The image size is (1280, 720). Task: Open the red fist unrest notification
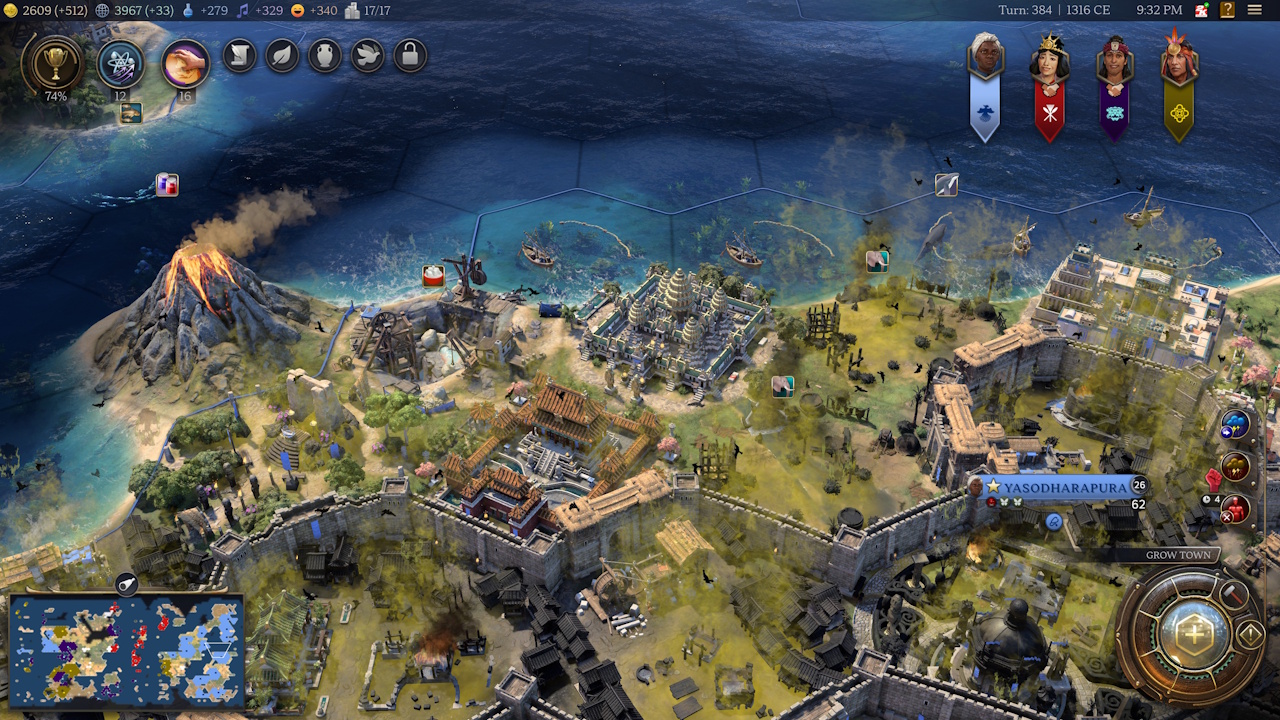(x=1213, y=478)
